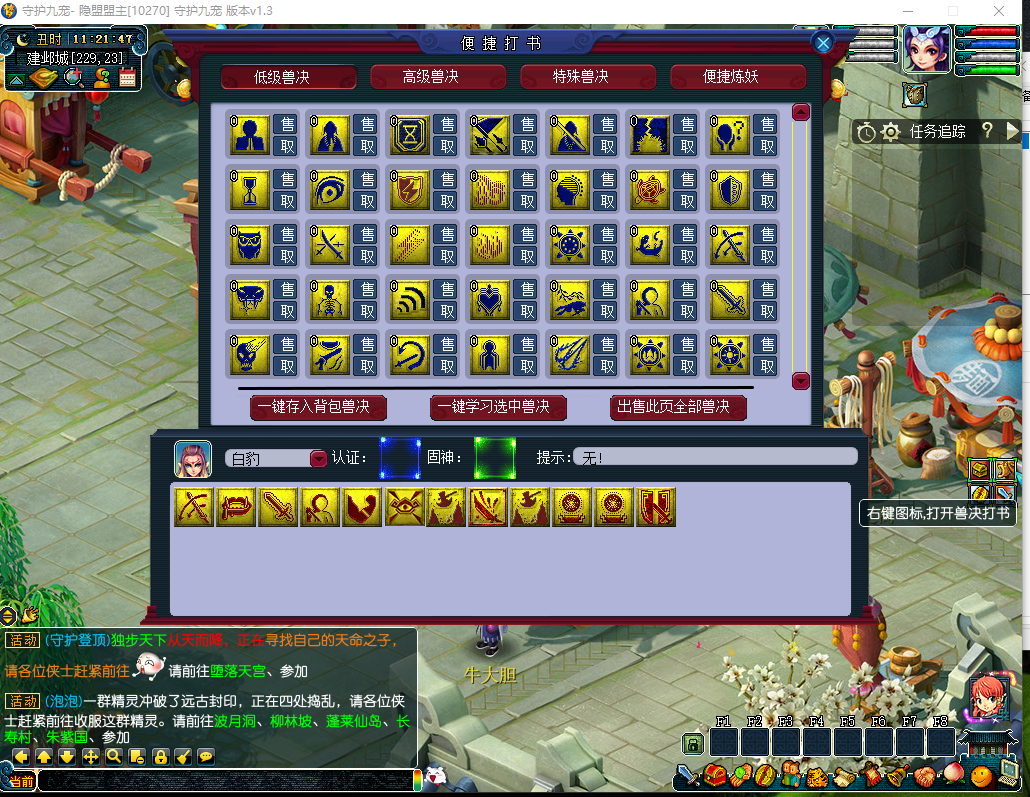Select the 便捷炼妖 tab
Screen dimensions: 1030x797
pos(738,77)
